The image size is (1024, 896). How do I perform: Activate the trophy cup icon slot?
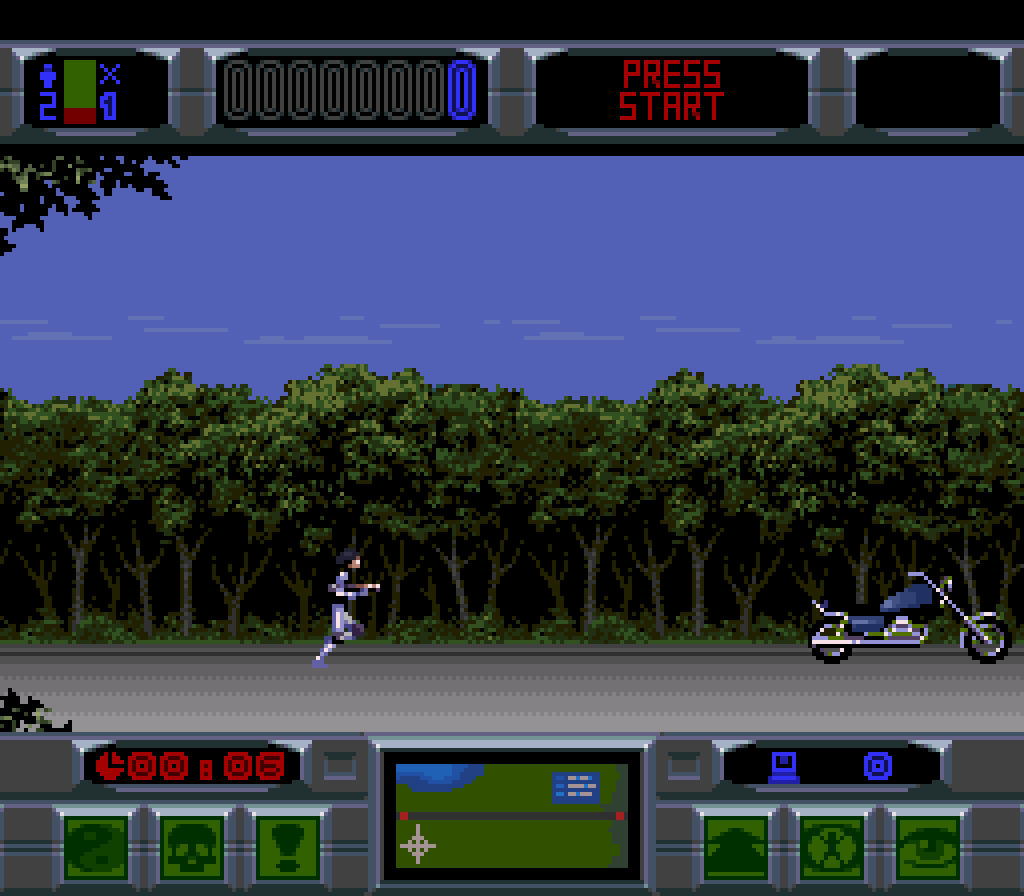pos(287,847)
